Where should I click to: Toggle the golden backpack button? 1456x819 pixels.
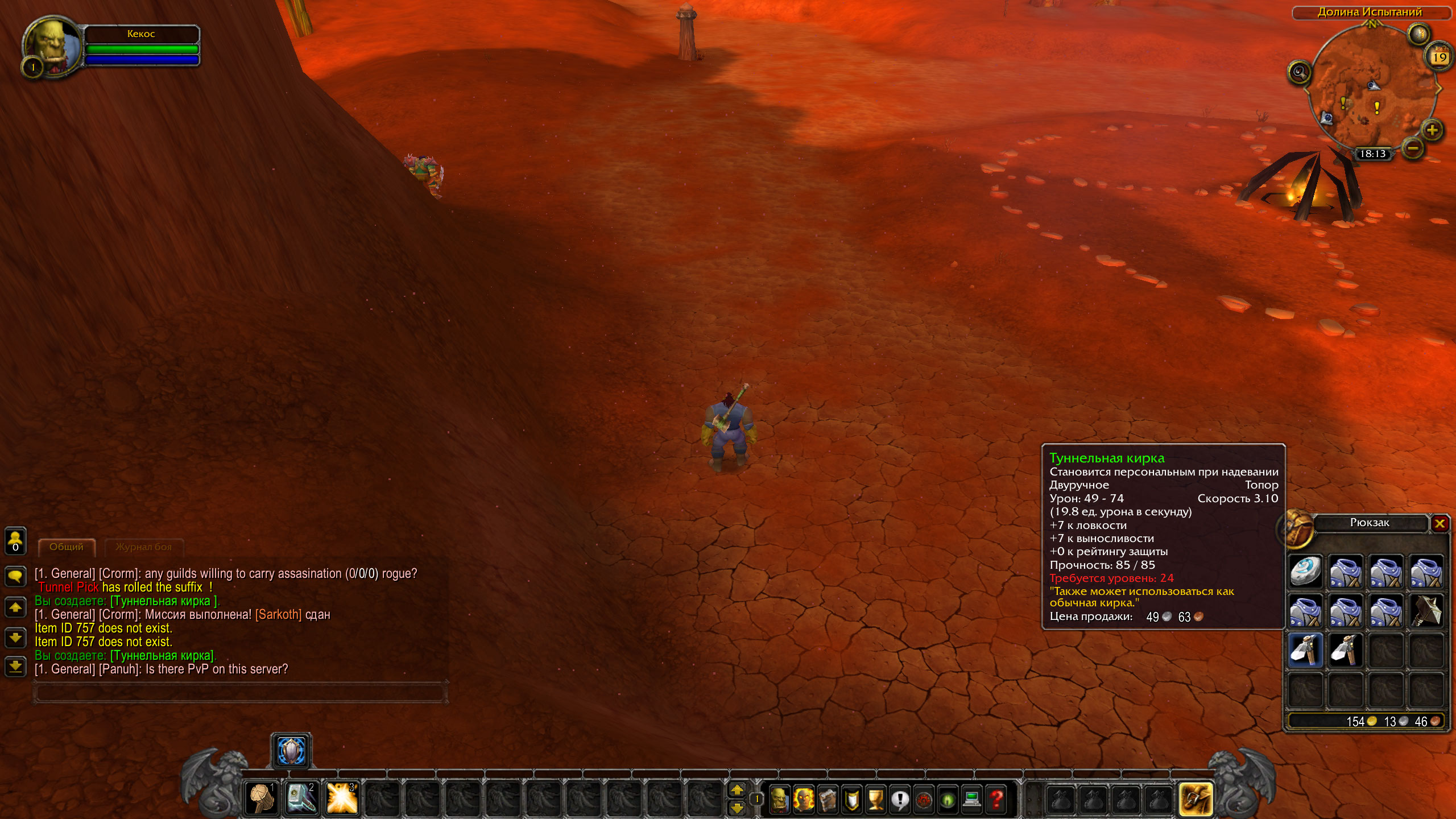click(x=1196, y=799)
